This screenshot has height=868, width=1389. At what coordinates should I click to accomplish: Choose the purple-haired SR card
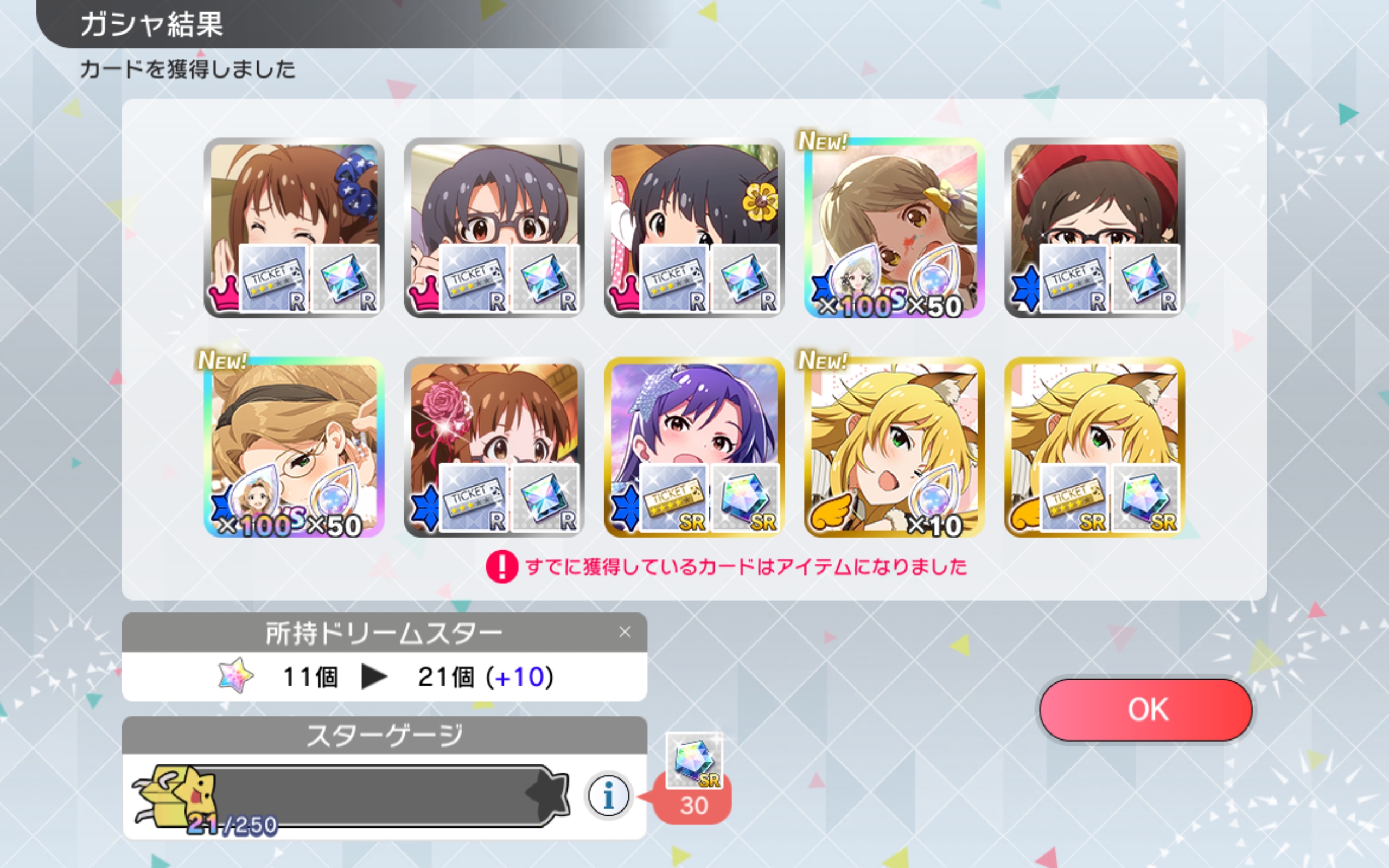(694, 447)
